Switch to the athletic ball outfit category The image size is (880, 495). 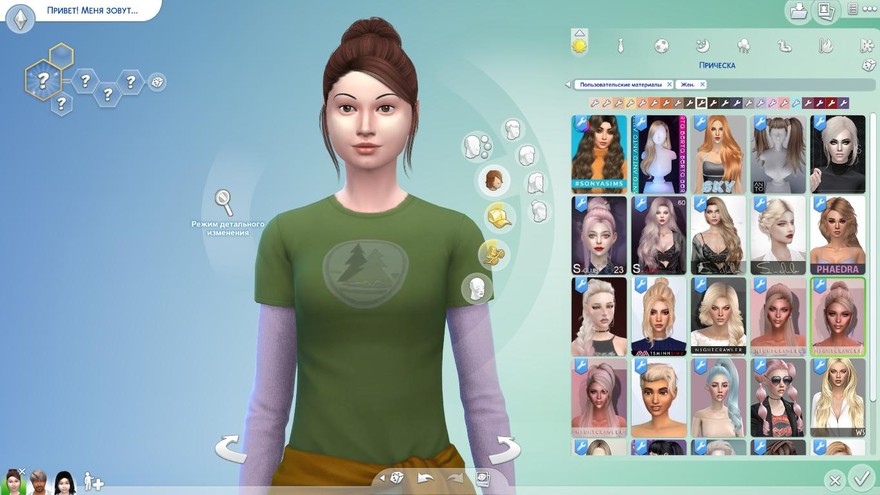coord(661,46)
